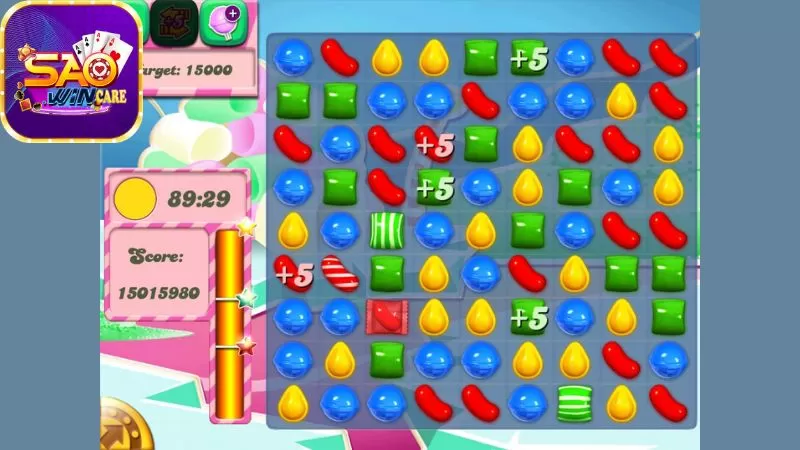800x450 pixels.
Task: Select the red wrapped candy tile
Action: click(386, 315)
